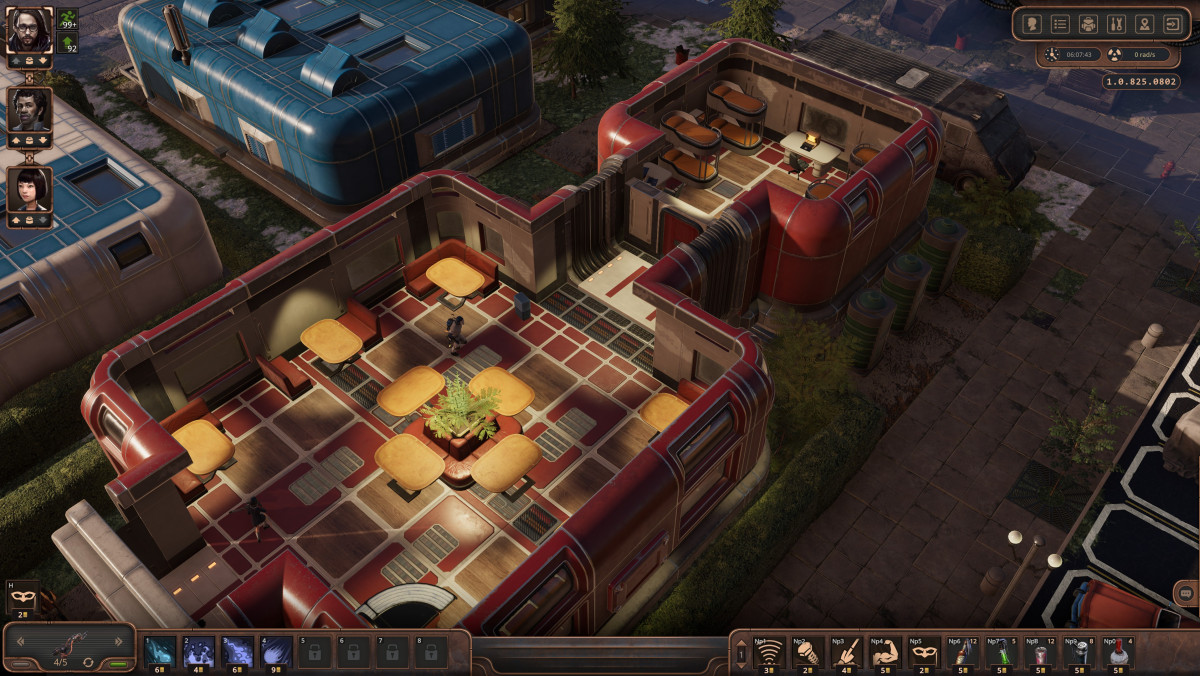The height and width of the screenshot is (676, 1200).
Task: Reload the equipped weapon
Action: [88, 662]
